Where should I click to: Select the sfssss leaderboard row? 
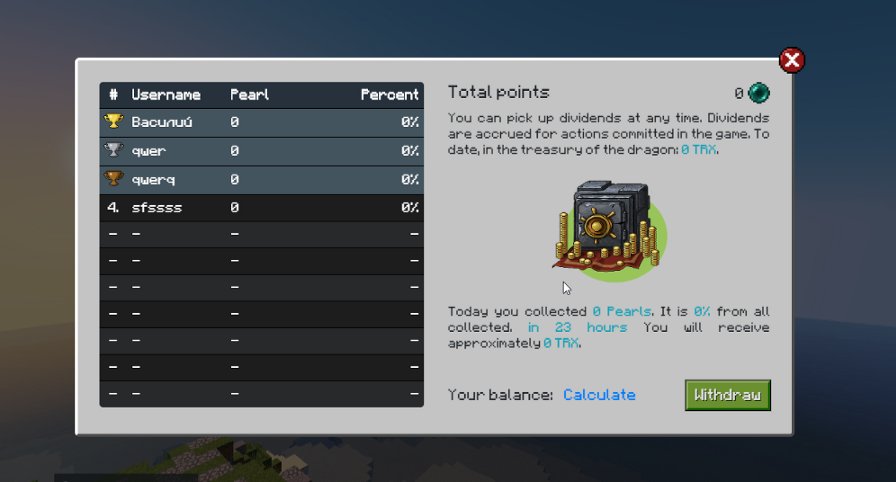point(261,208)
